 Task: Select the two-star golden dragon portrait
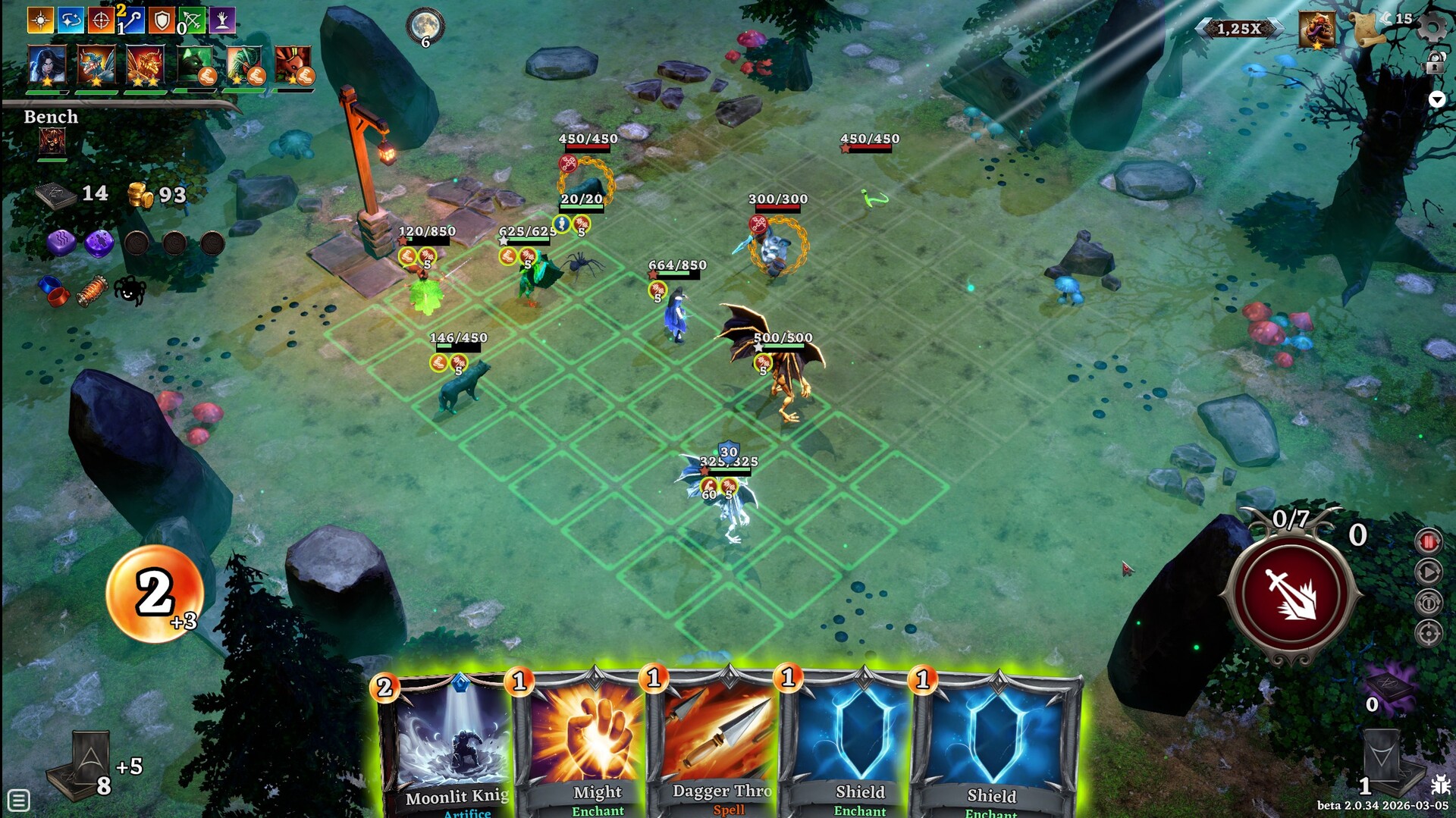(x=146, y=65)
